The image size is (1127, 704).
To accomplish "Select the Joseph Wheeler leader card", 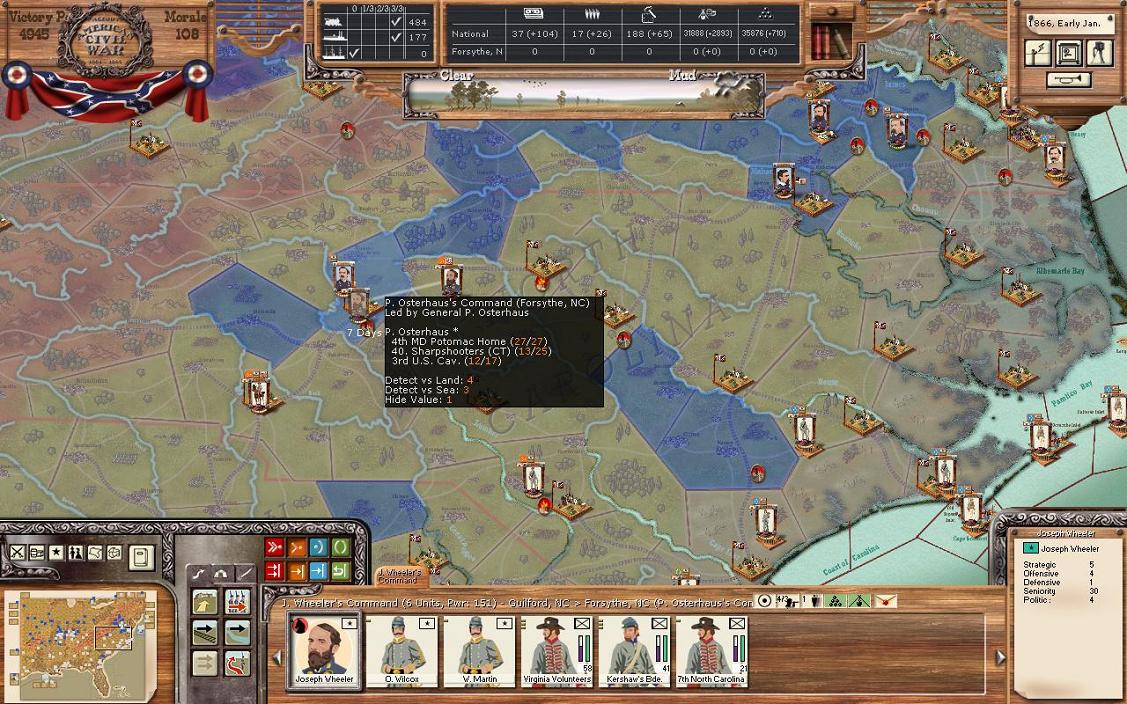I will point(324,650).
